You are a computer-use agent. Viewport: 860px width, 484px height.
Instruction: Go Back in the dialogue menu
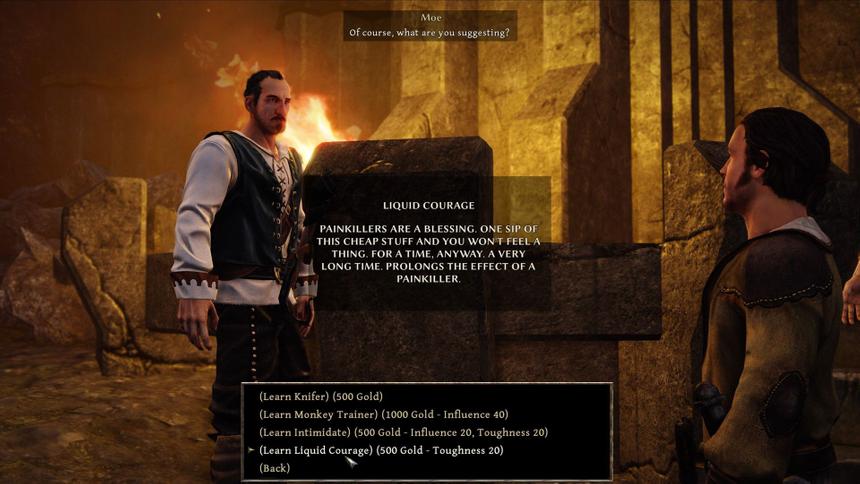pyautogui.click(x=274, y=469)
